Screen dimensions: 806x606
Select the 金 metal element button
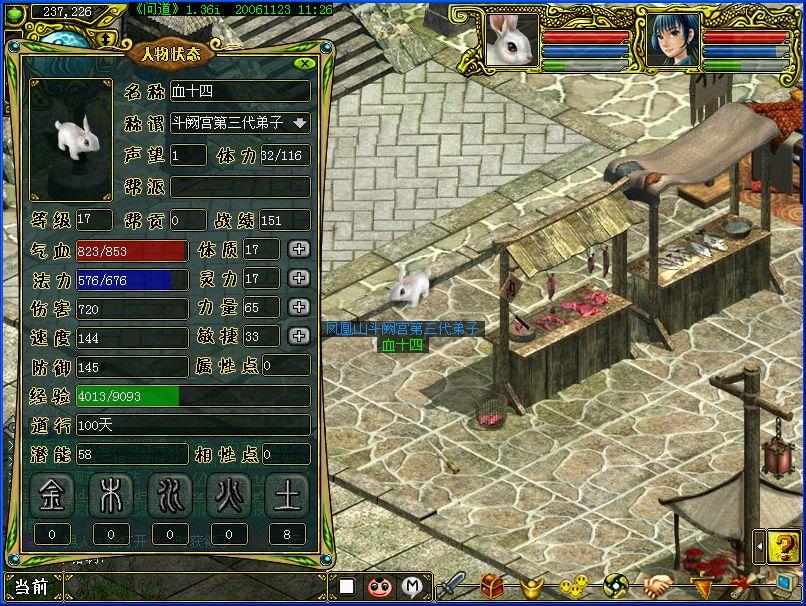point(52,497)
